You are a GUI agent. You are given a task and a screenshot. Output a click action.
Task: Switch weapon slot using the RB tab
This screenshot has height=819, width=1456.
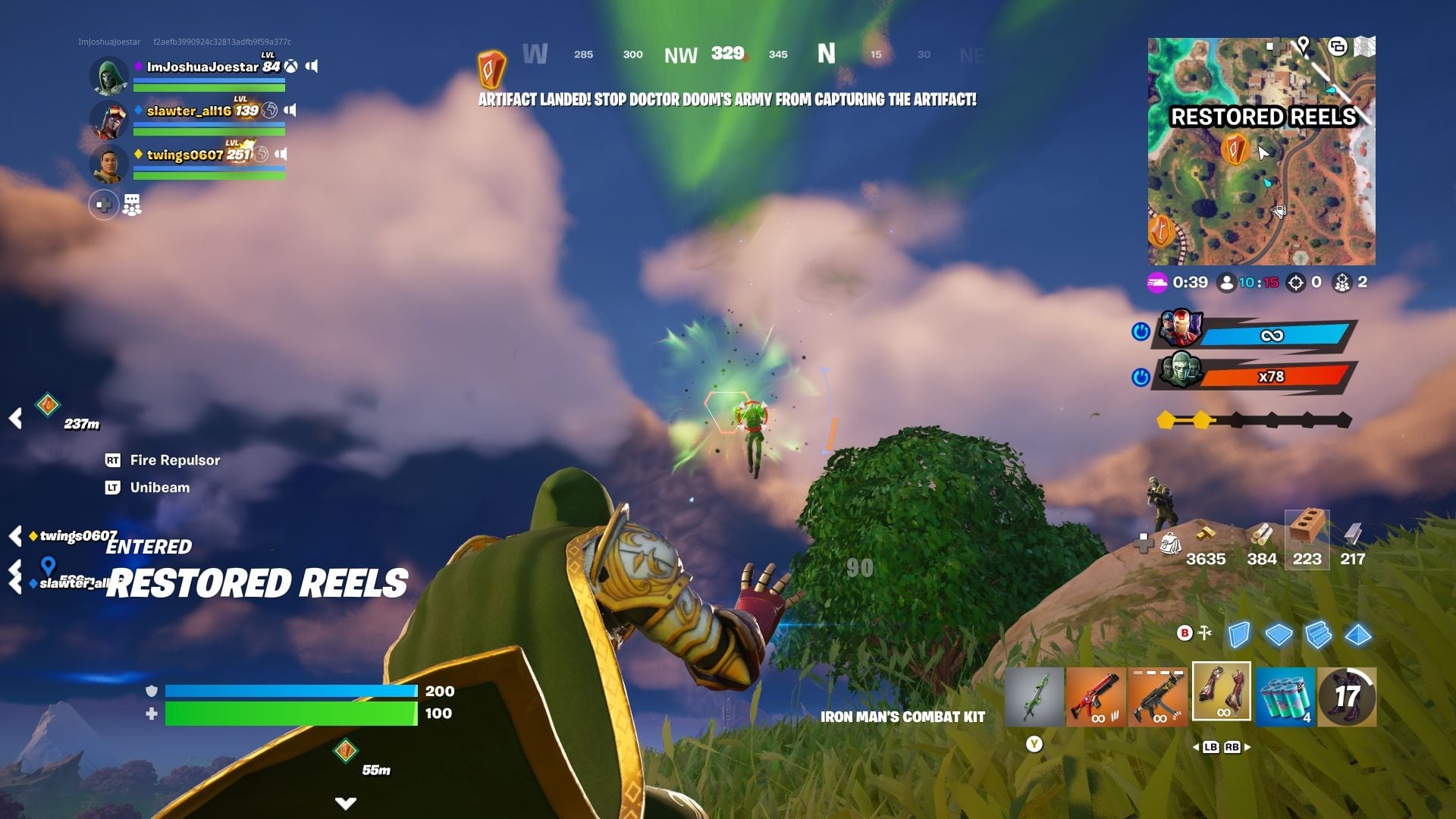1232,747
